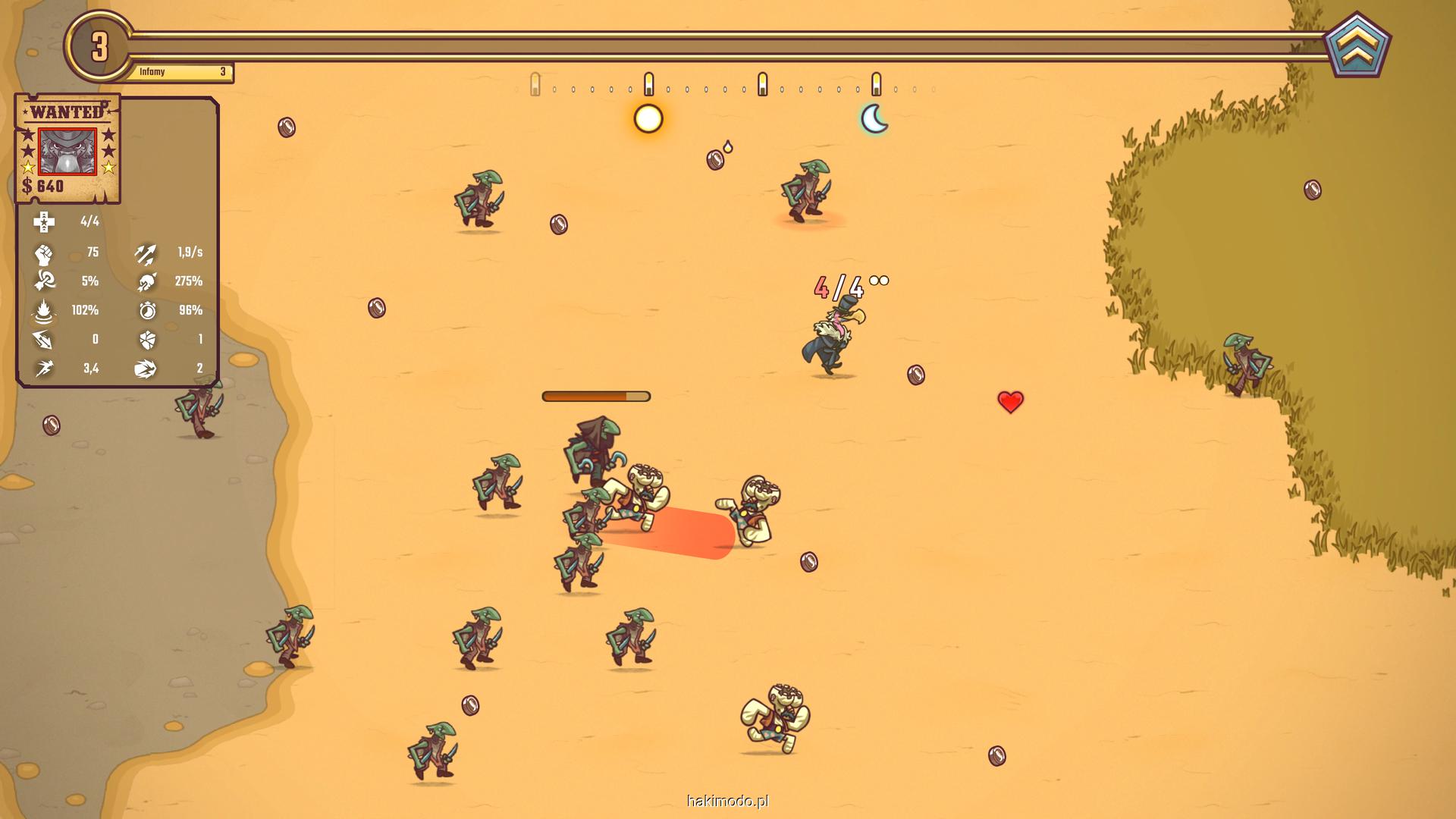Select the running figure speed stat icon

[x=44, y=369]
